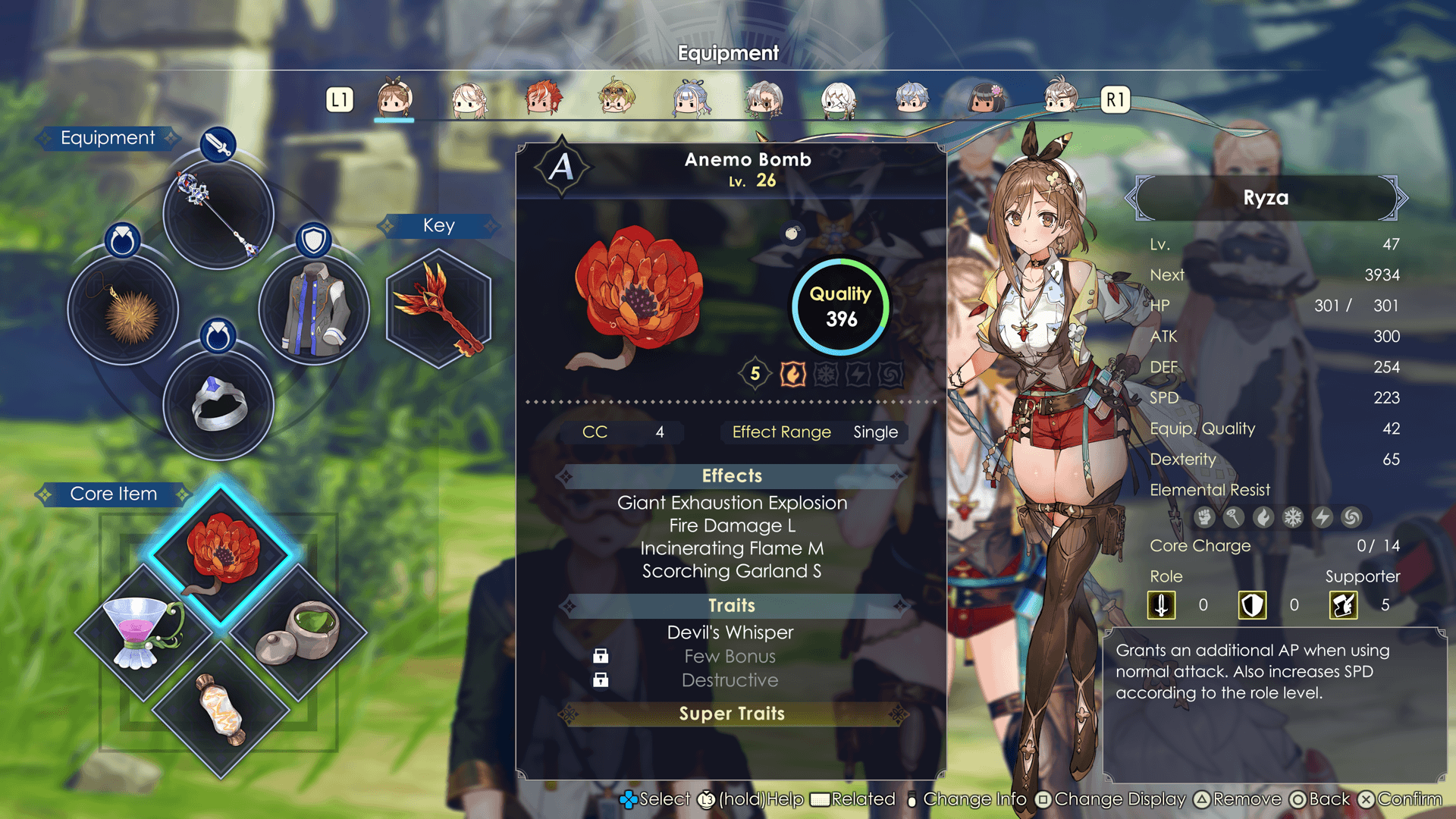Click the Few Bonus locked trait

click(x=730, y=657)
